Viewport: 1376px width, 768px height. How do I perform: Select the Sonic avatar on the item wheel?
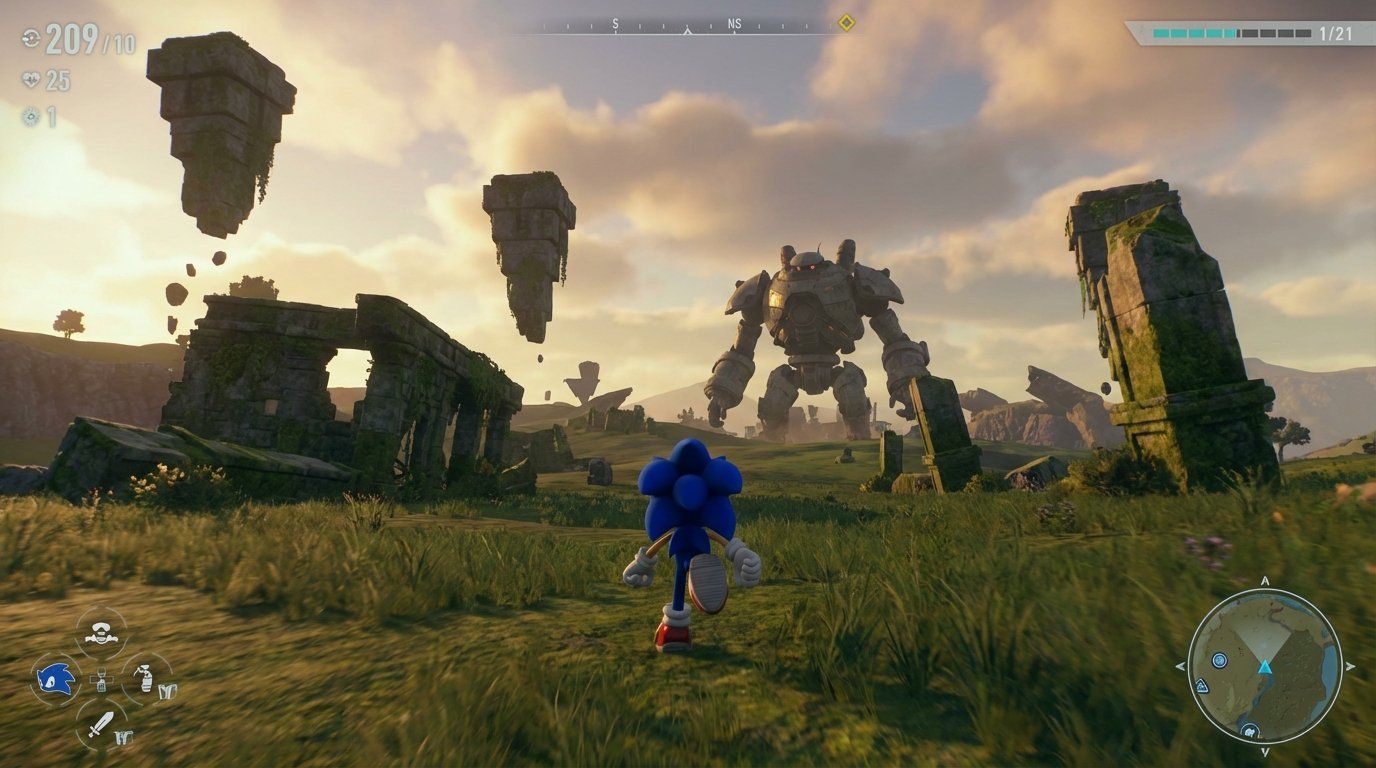point(55,678)
